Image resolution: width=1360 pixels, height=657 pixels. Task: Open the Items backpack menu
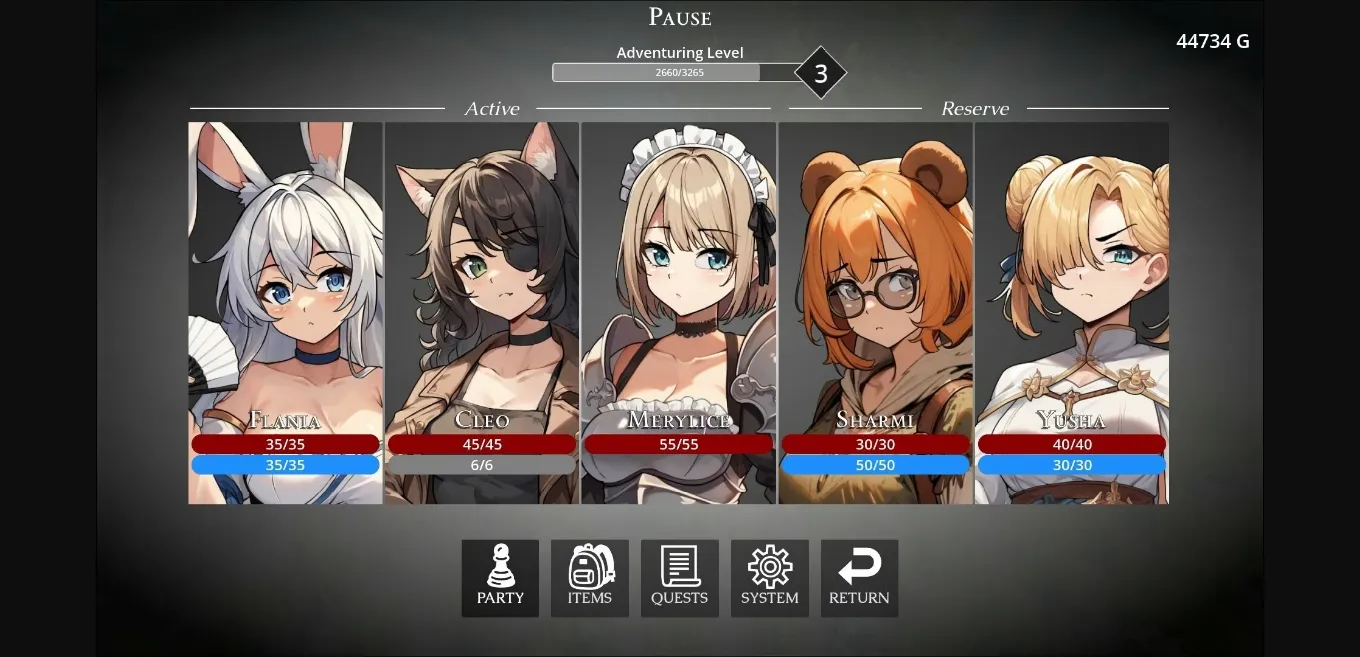click(x=590, y=578)
